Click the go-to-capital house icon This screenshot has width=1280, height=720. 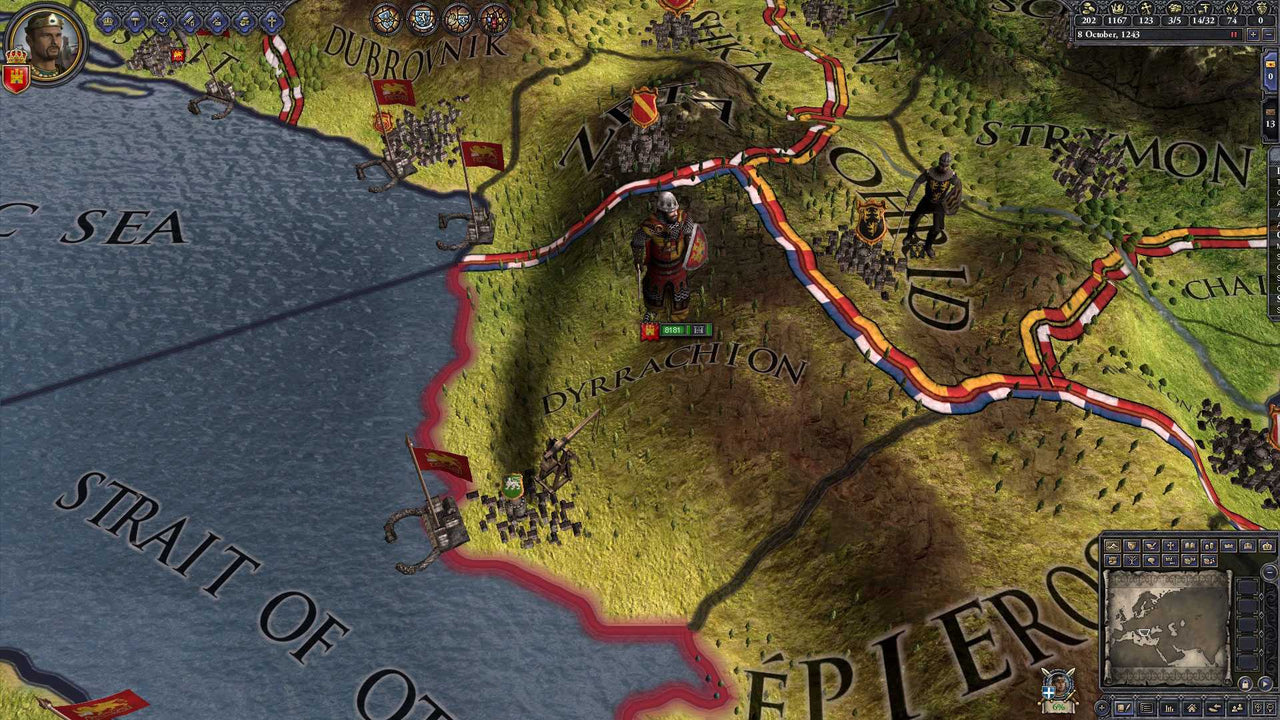coord(1193,707)
